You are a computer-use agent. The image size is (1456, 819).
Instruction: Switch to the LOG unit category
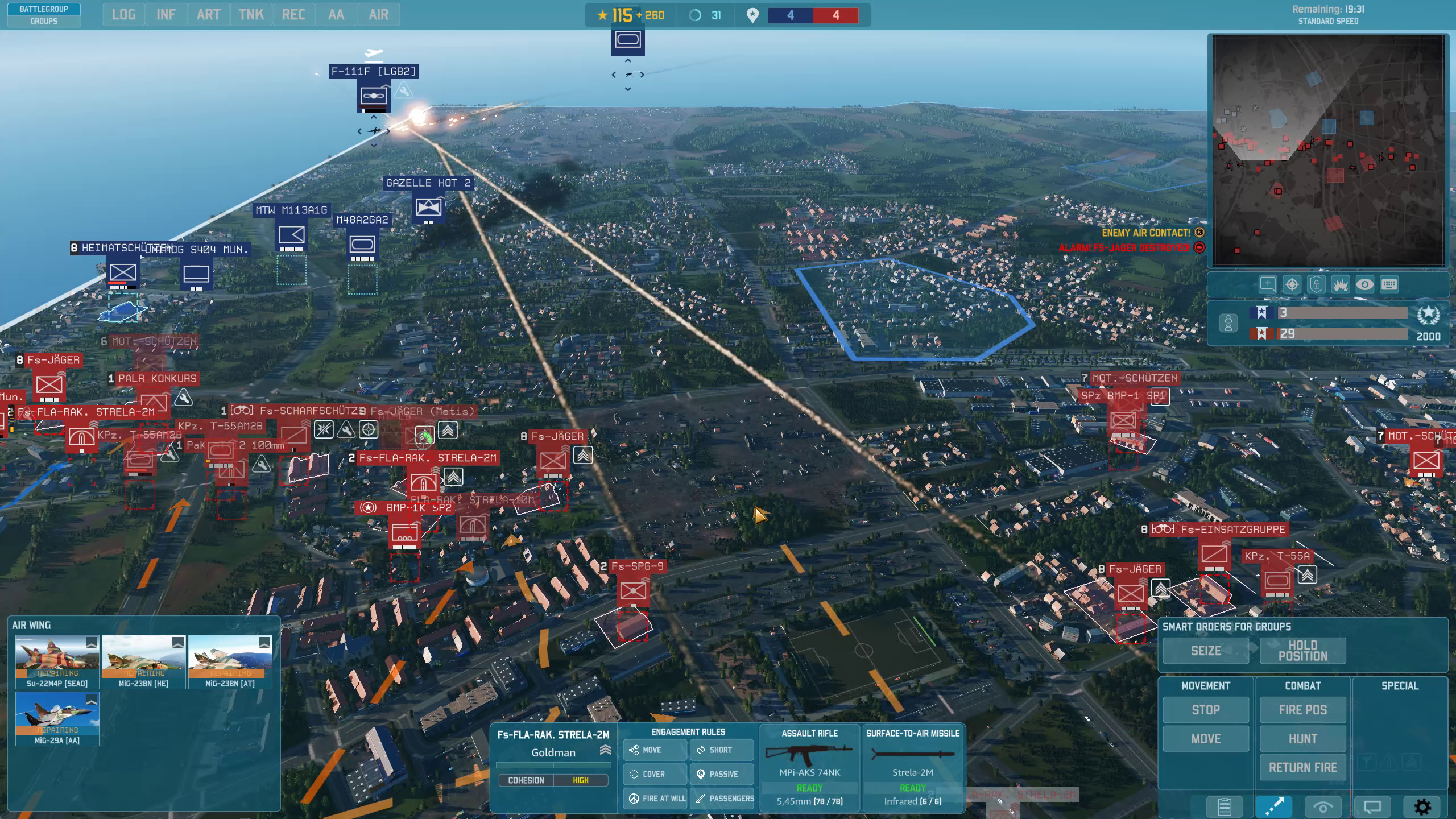pyautogui.click(x=123, y=15)
